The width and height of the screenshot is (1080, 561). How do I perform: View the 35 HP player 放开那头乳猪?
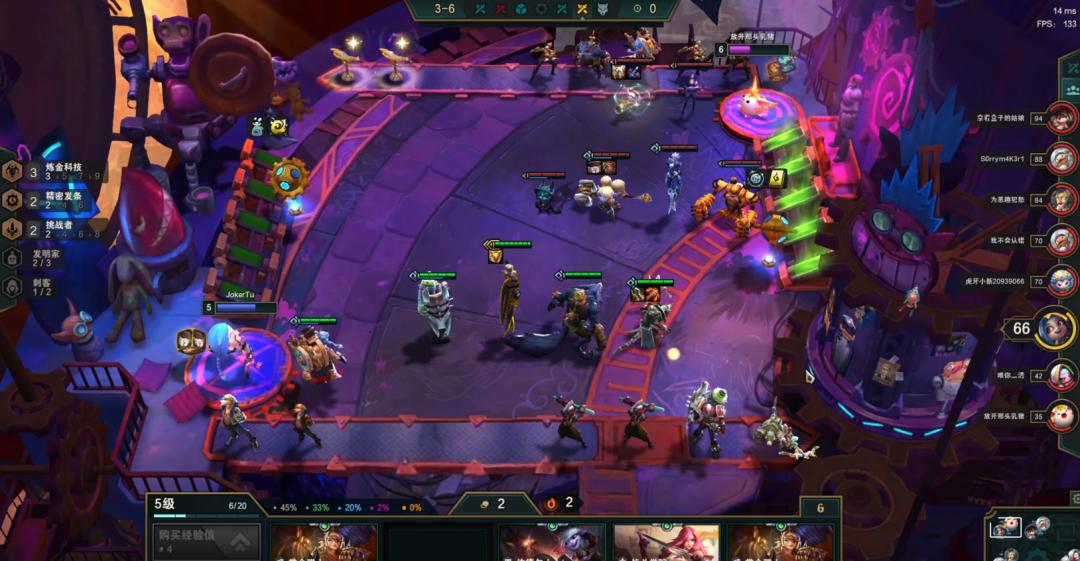point(1061,415)
